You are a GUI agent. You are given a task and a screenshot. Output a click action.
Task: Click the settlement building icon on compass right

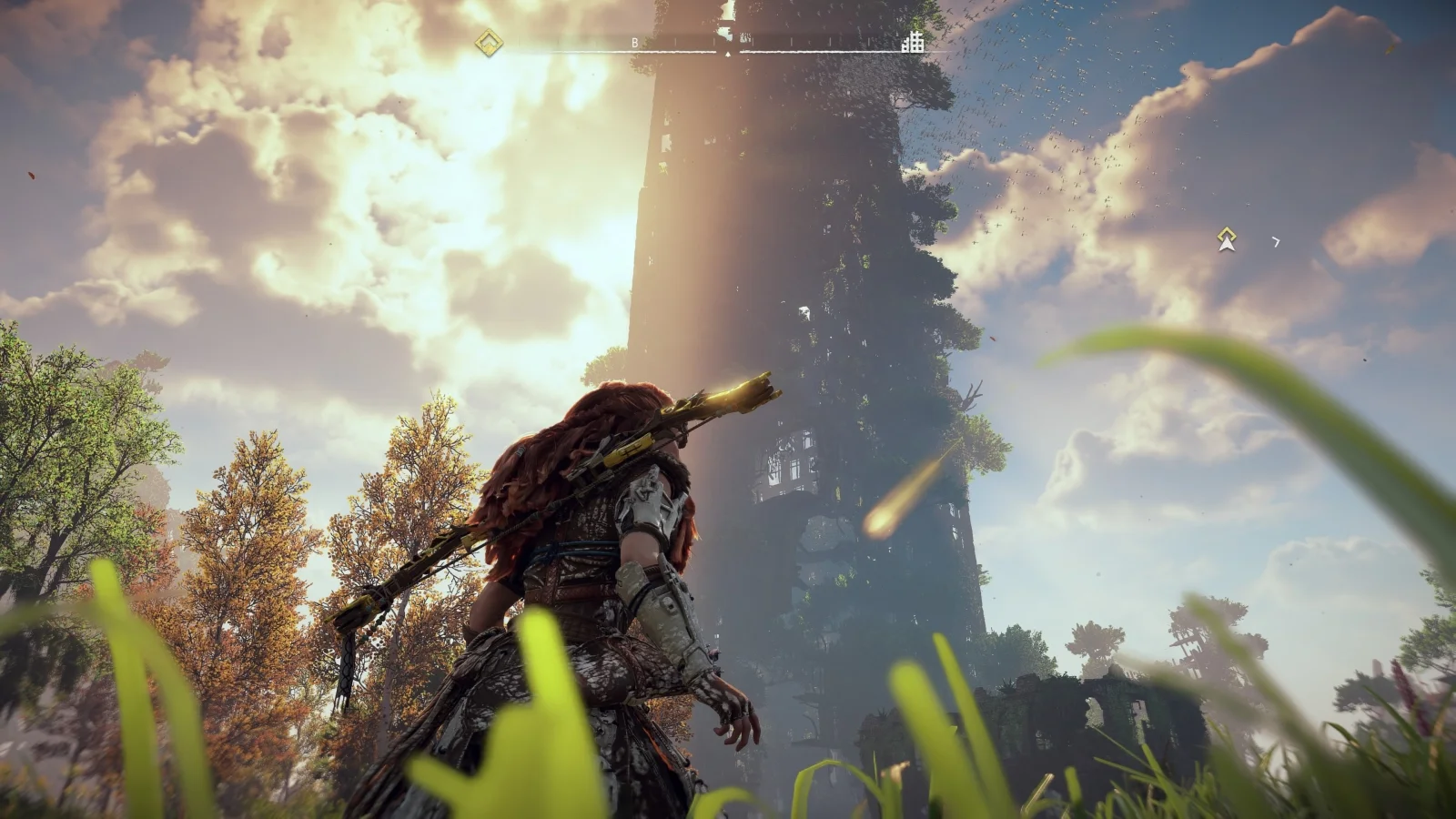coord(913,43)
